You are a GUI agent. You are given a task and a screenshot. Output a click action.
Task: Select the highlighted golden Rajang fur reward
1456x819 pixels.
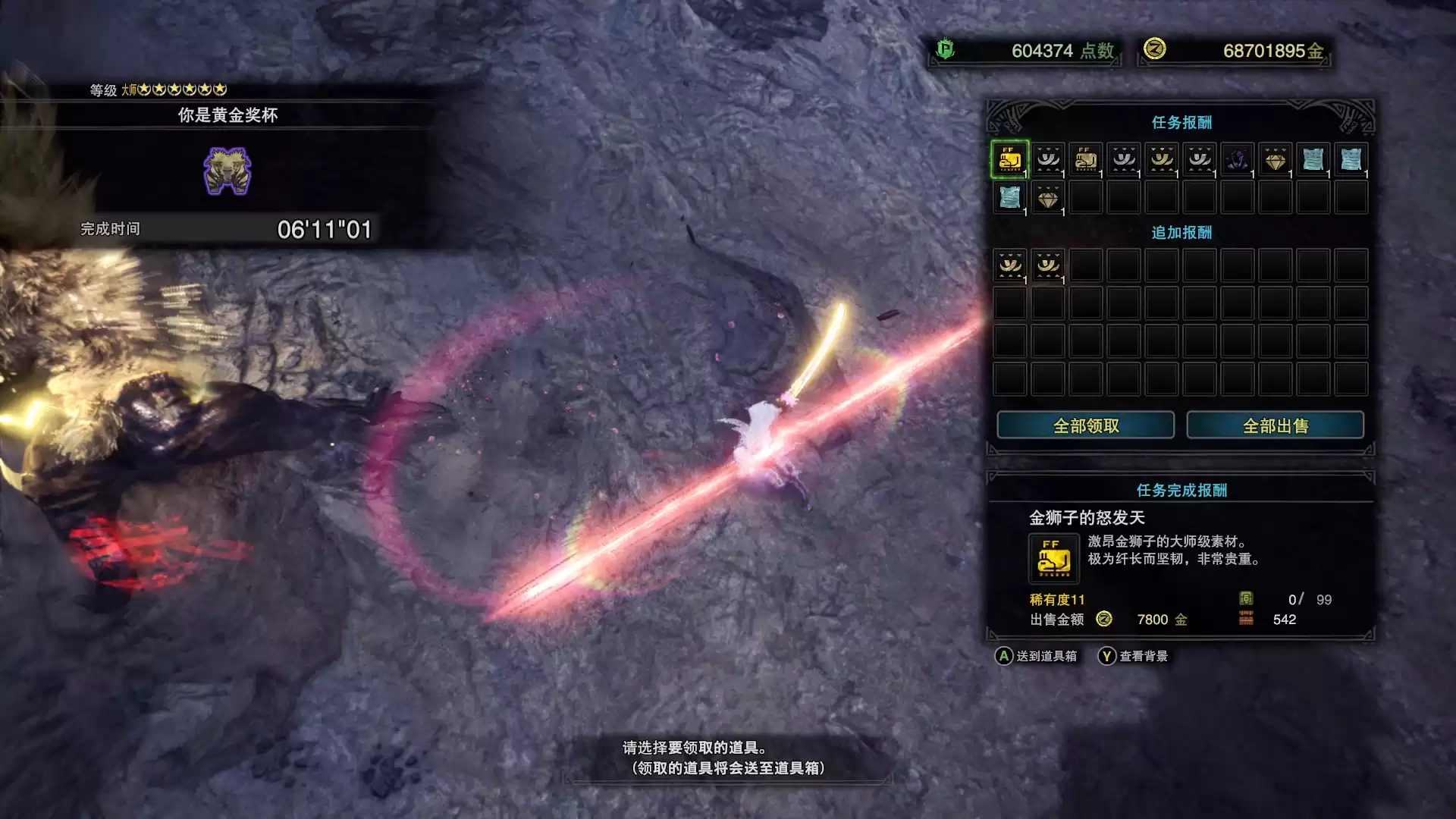pyautogui.click(x=1009, y=159)
